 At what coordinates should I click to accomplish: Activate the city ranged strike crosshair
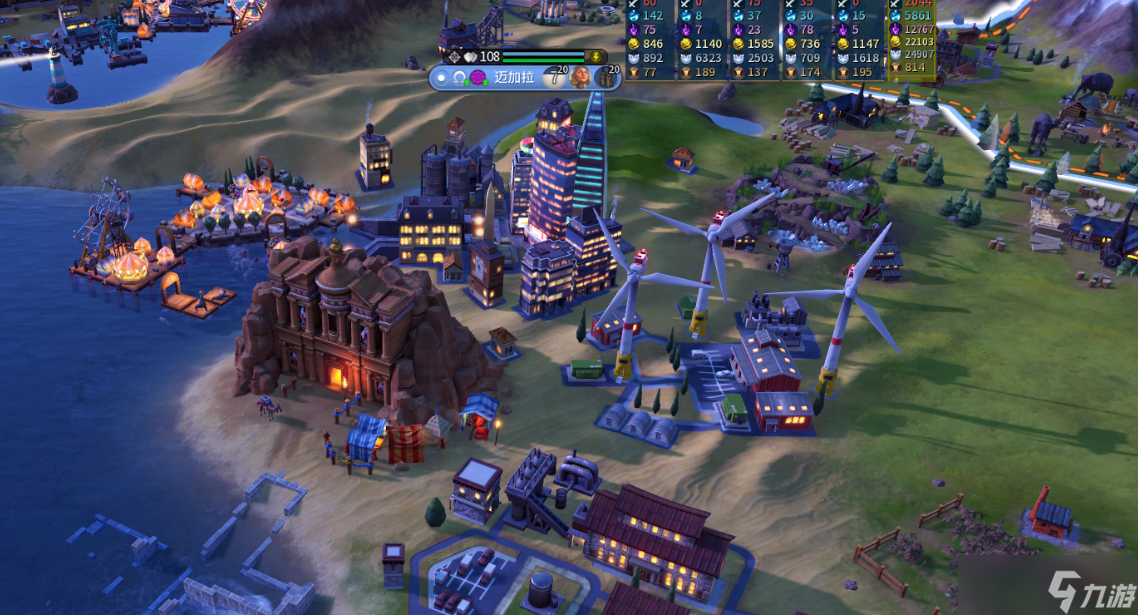tap(454, 57)
